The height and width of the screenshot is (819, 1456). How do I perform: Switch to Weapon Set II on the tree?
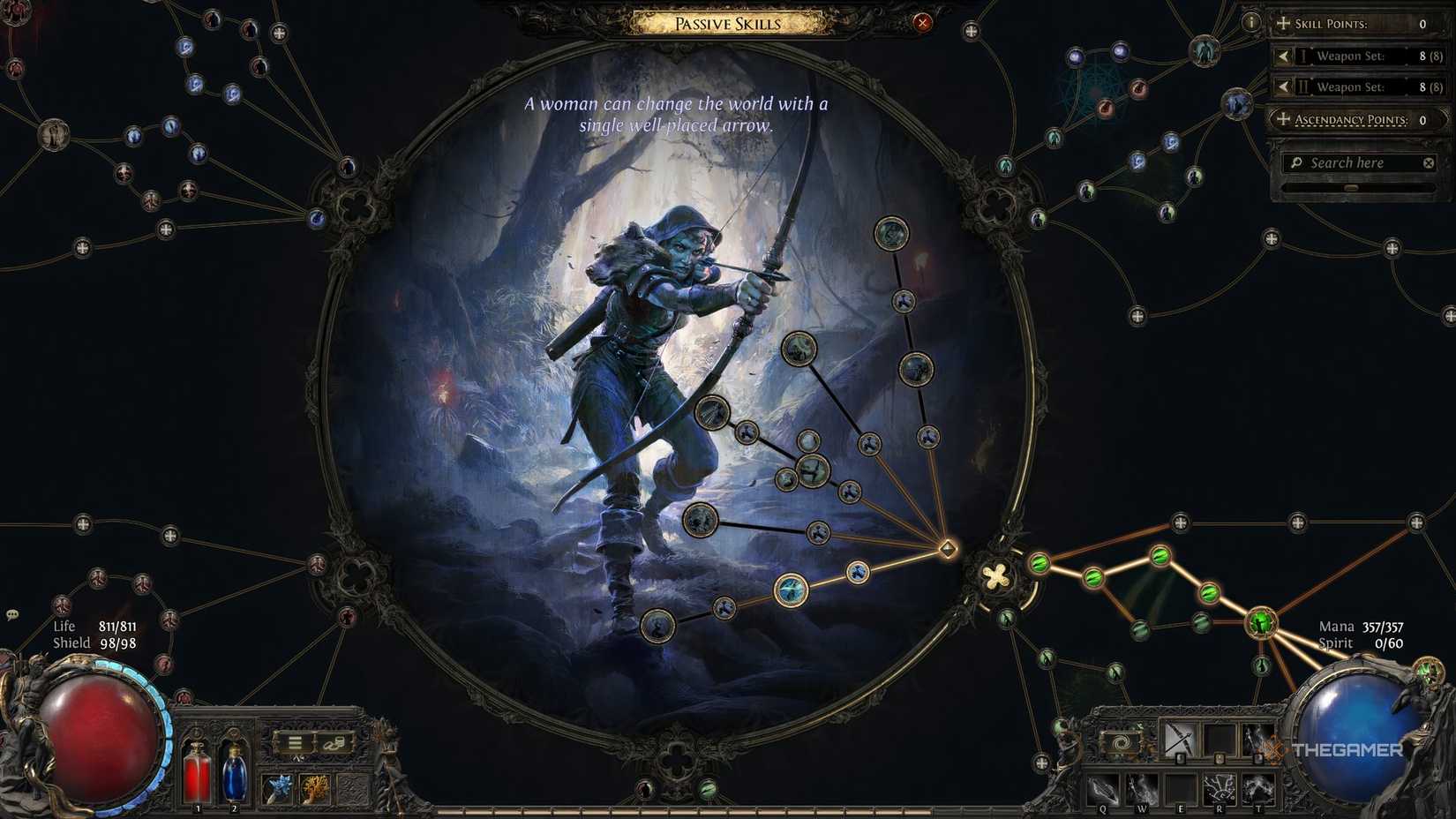tap(1348, 86)
